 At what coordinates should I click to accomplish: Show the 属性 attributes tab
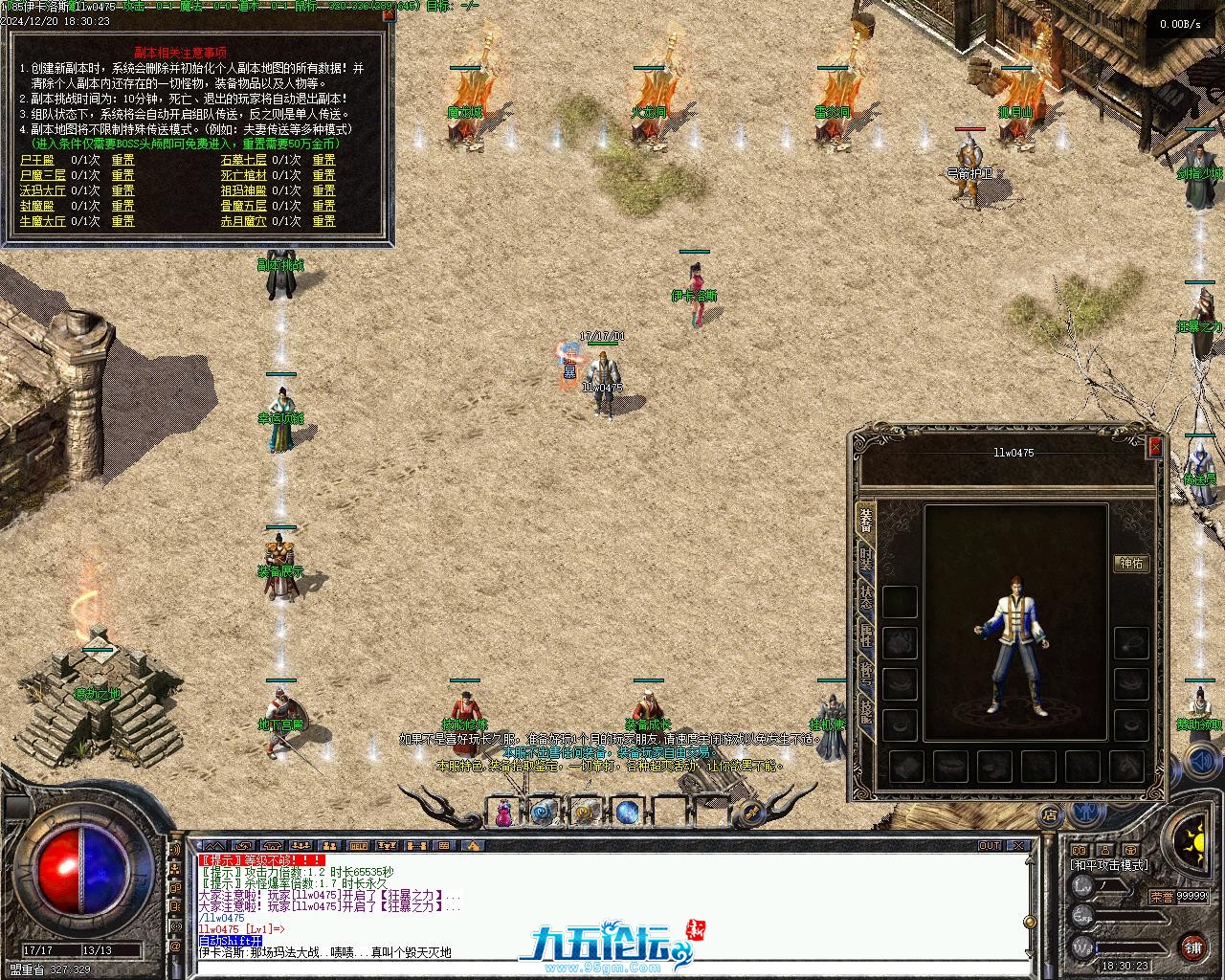(x=865, y=635)
